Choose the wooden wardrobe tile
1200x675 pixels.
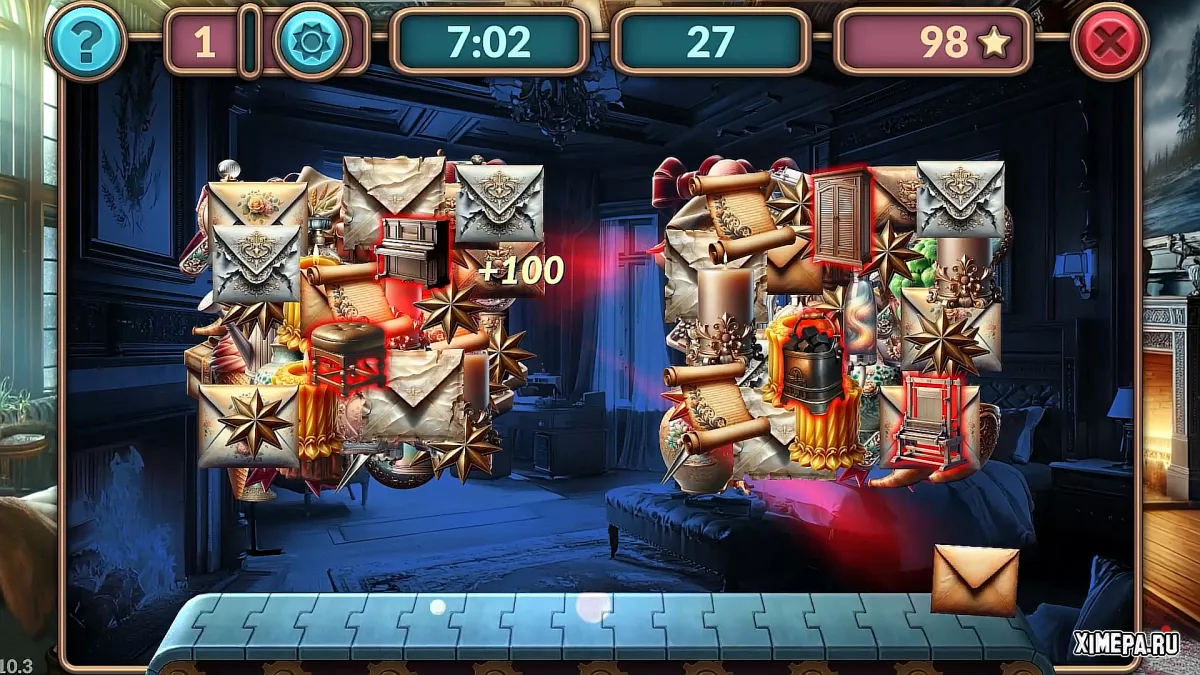(840, 218)
